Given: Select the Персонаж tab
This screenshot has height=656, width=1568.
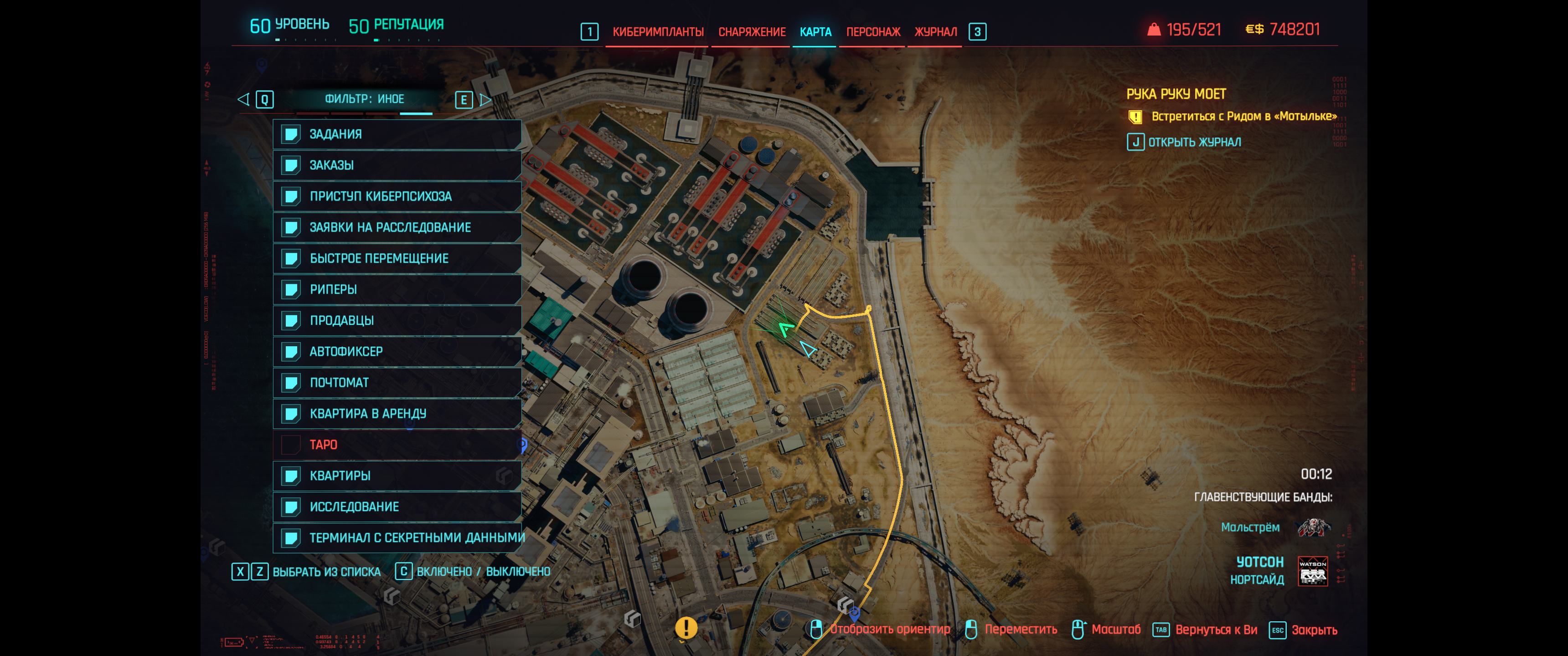Looking at the screenshot, I should pos(872,32).
